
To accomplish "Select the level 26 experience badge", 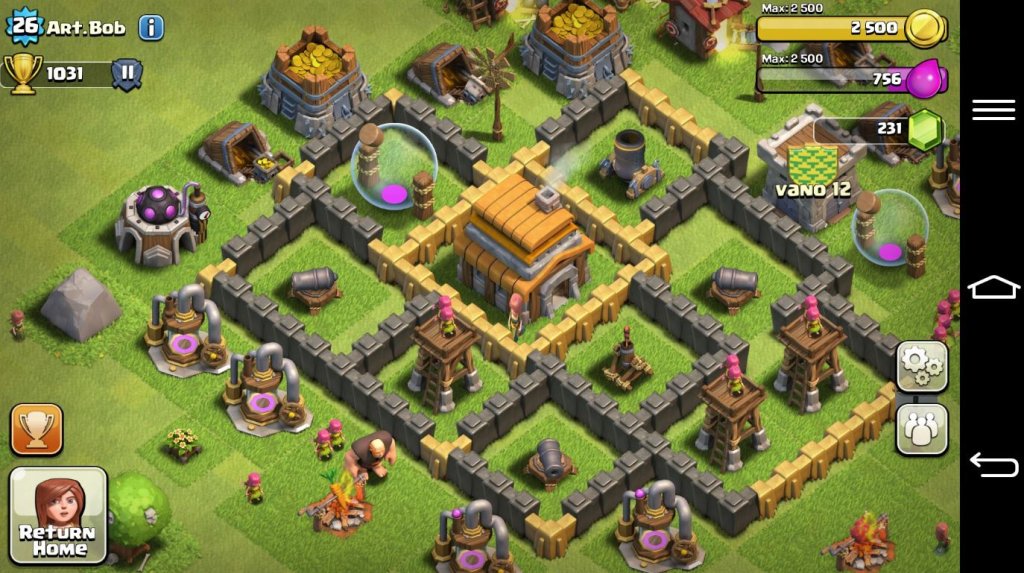I will 24,26.
